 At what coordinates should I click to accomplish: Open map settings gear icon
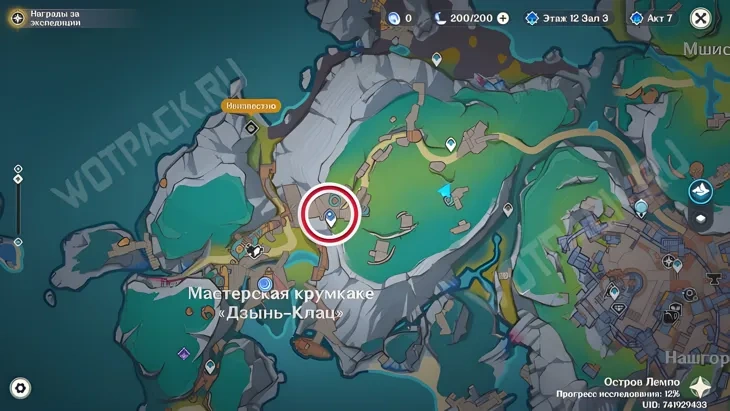click(20, 388)
